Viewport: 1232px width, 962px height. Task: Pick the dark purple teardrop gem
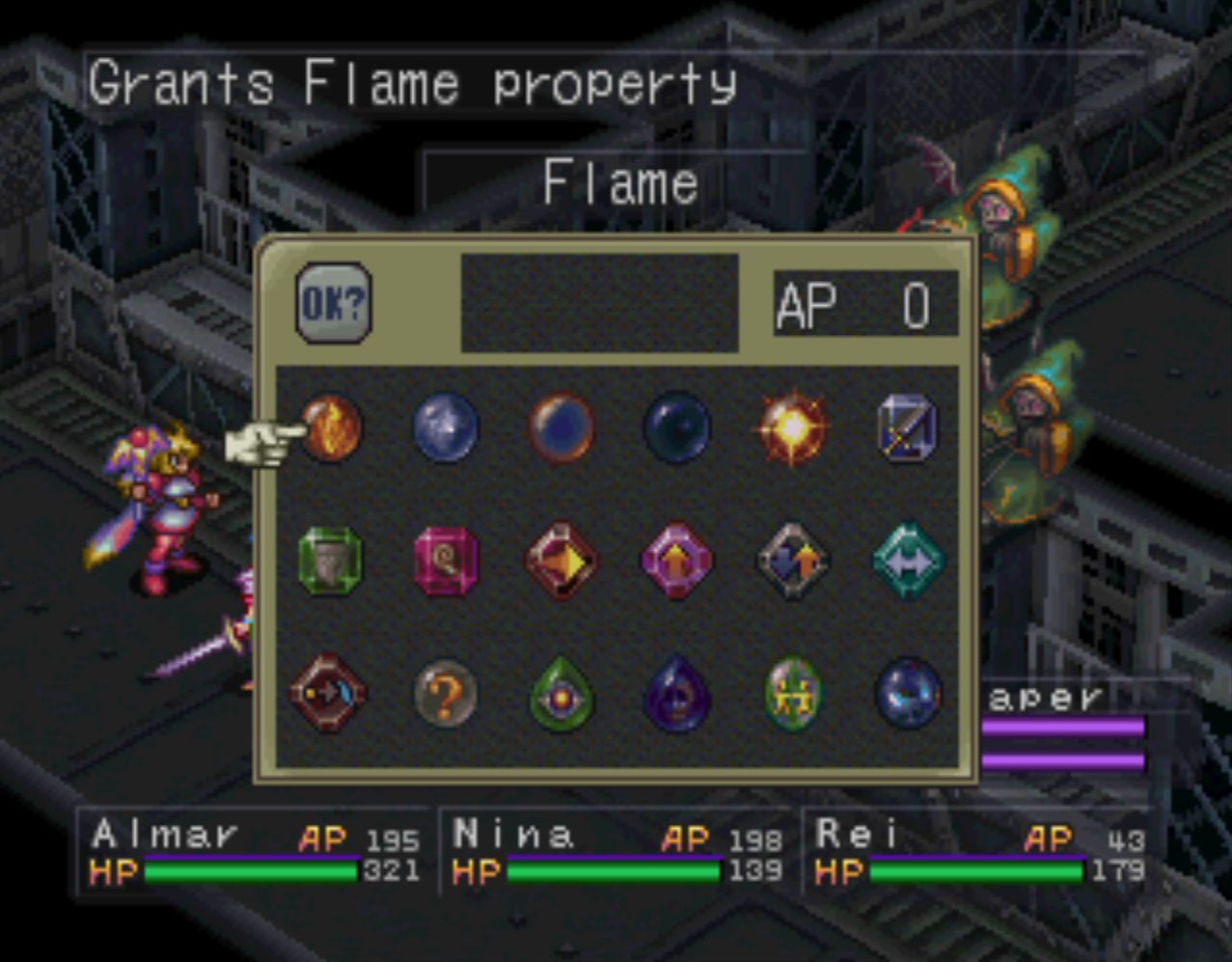coord(677,695)
